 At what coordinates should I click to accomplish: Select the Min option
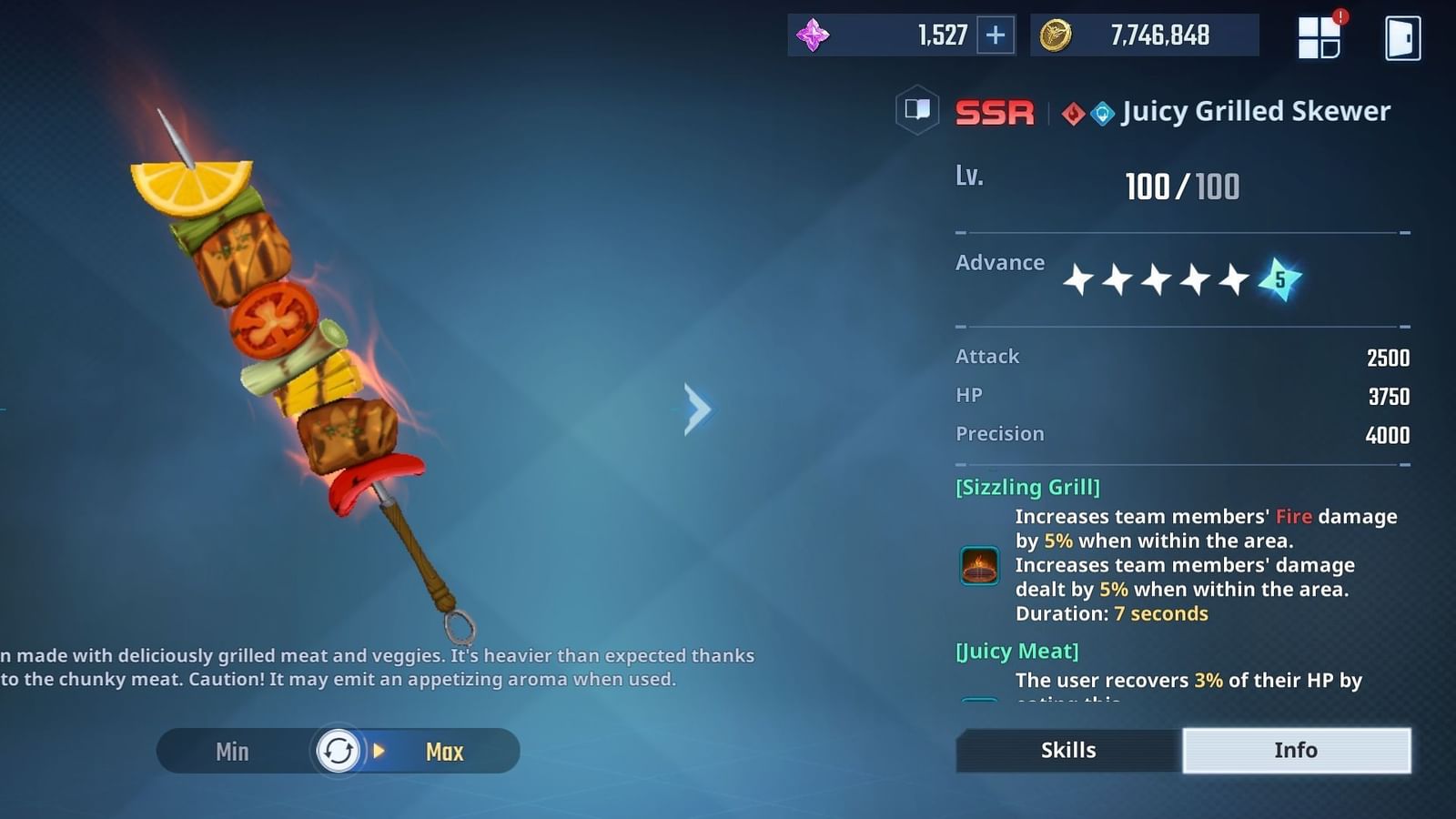point(232,751)
